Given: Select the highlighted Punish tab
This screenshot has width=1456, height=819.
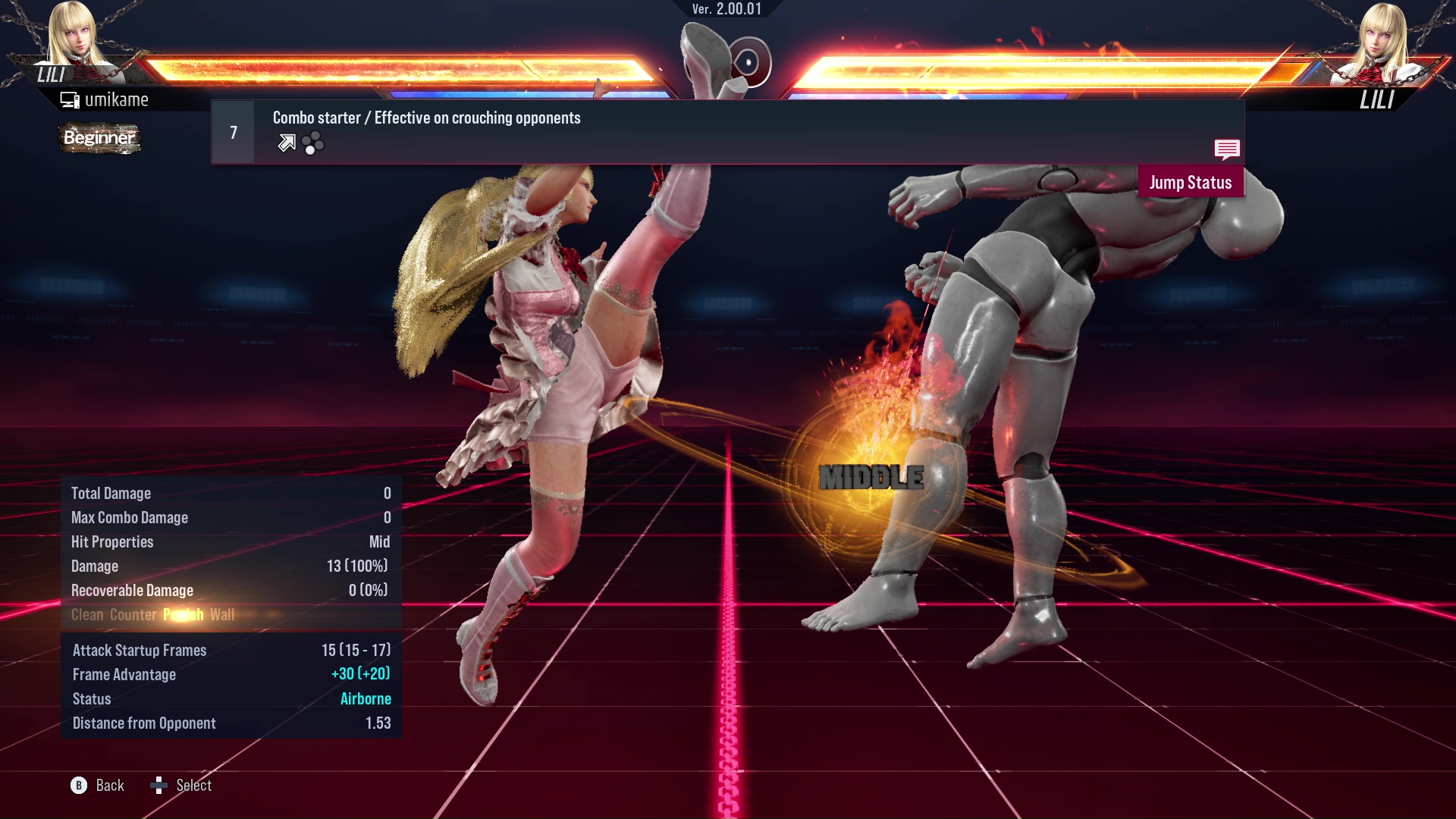Looking at the screenshot, I should tap(182, 615).
